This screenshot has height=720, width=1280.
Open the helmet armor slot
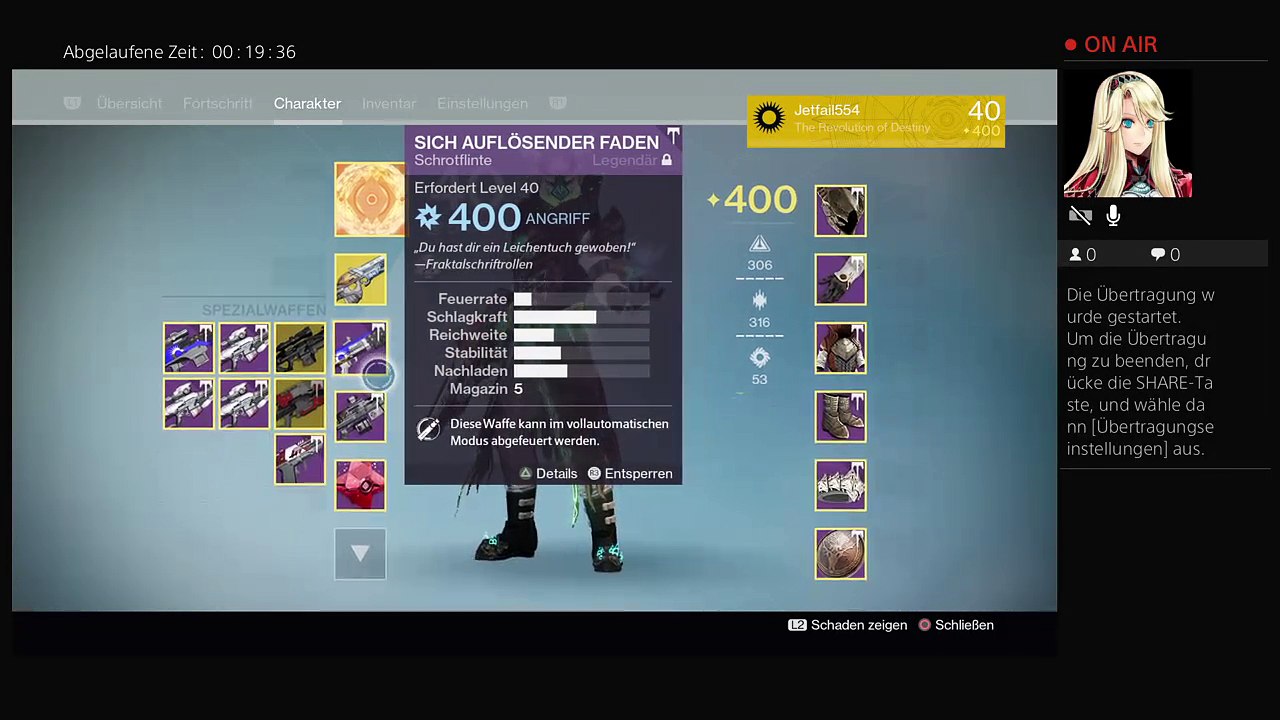tap(840, 211)
